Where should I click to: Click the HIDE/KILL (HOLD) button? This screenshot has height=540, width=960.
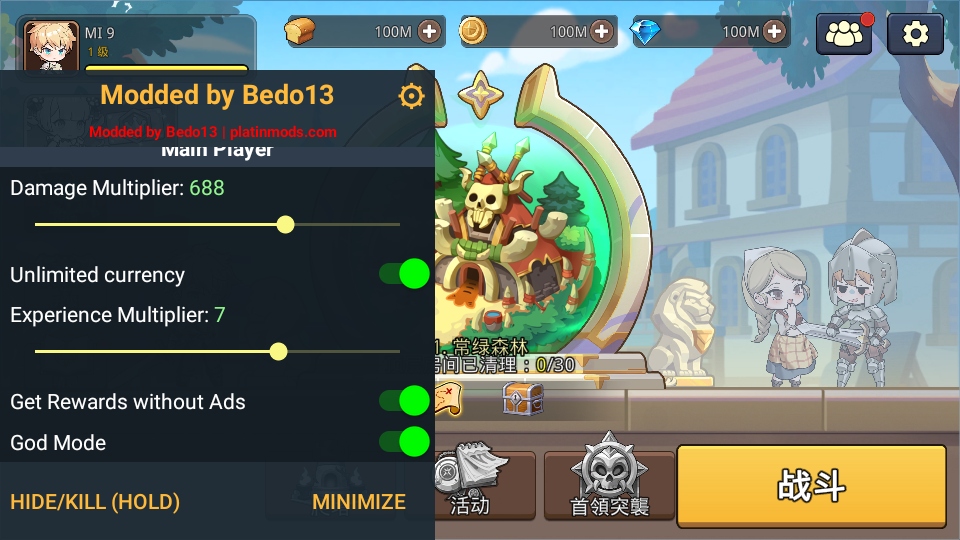click(95, 502)
